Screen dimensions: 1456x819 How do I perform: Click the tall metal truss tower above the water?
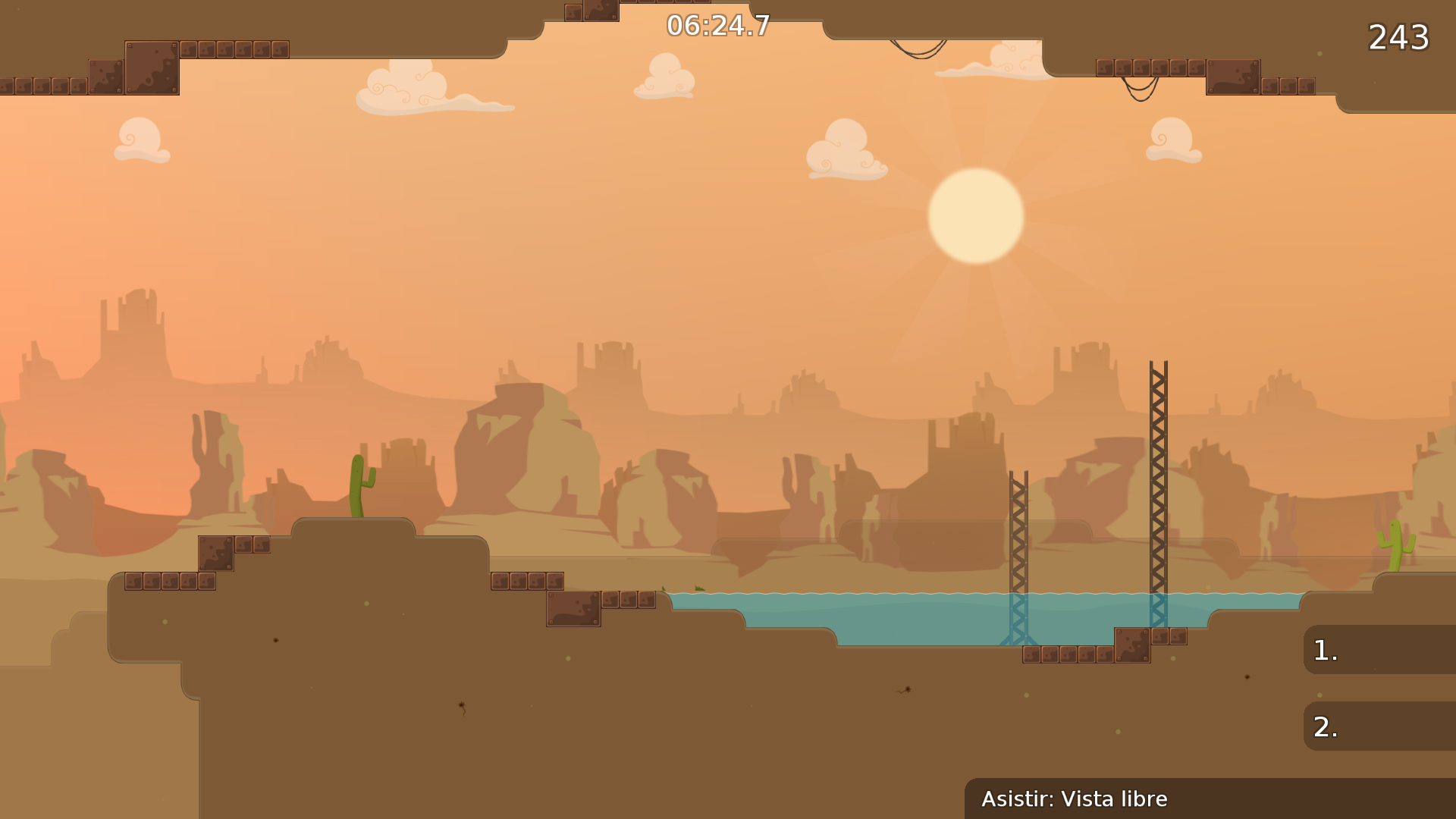(x=1158, y=470)
